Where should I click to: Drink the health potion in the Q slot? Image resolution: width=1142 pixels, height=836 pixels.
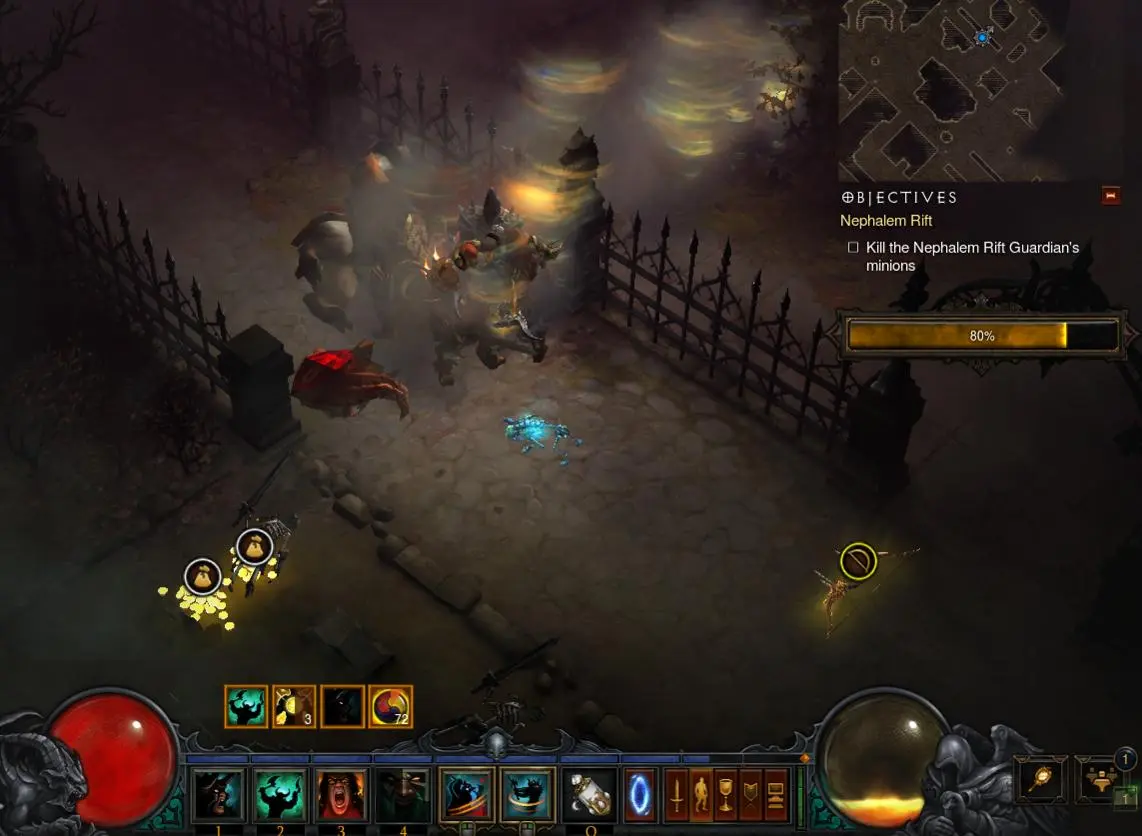pos(589,795)
